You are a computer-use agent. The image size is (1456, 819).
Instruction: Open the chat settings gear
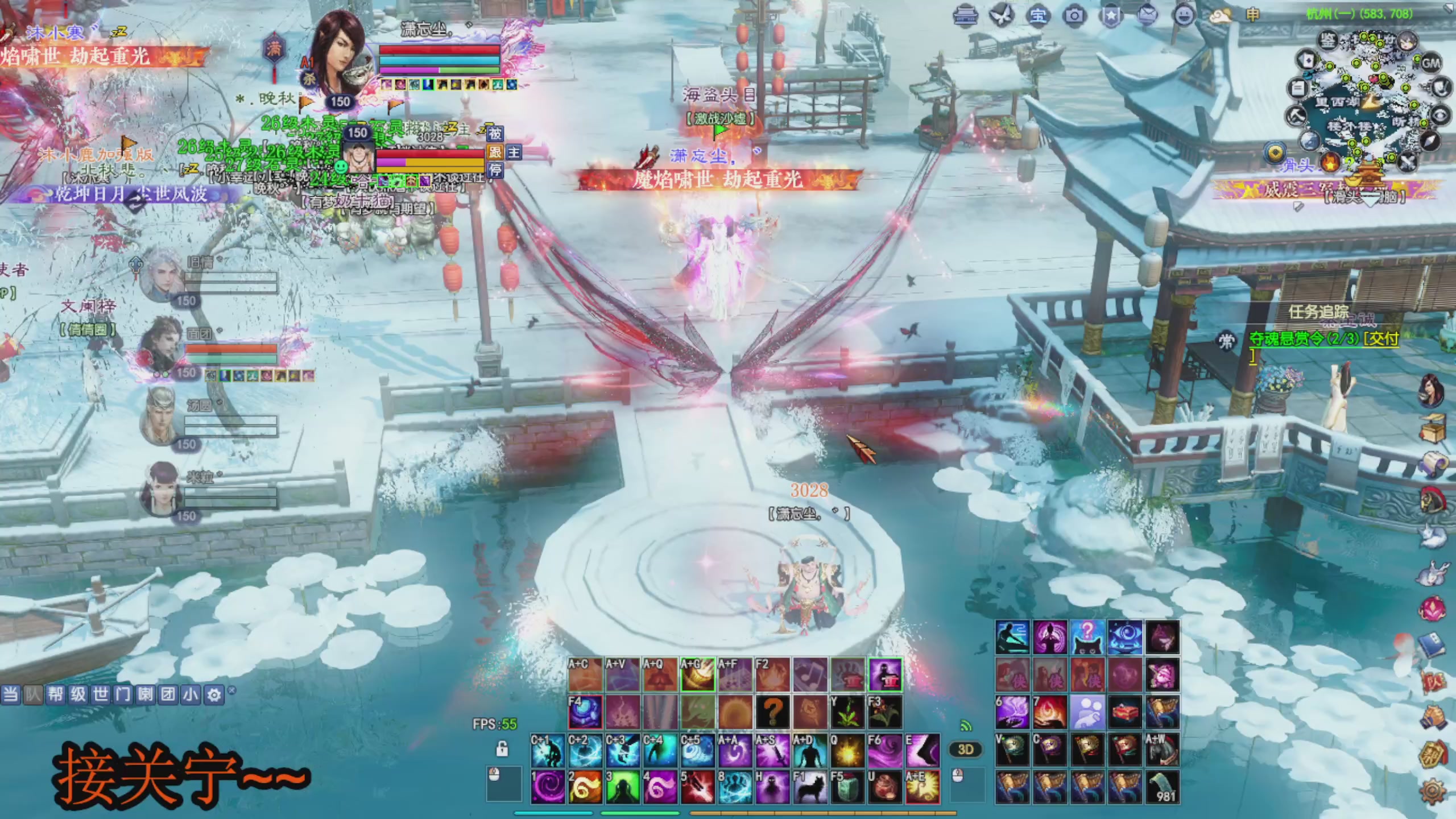point(214,694)
